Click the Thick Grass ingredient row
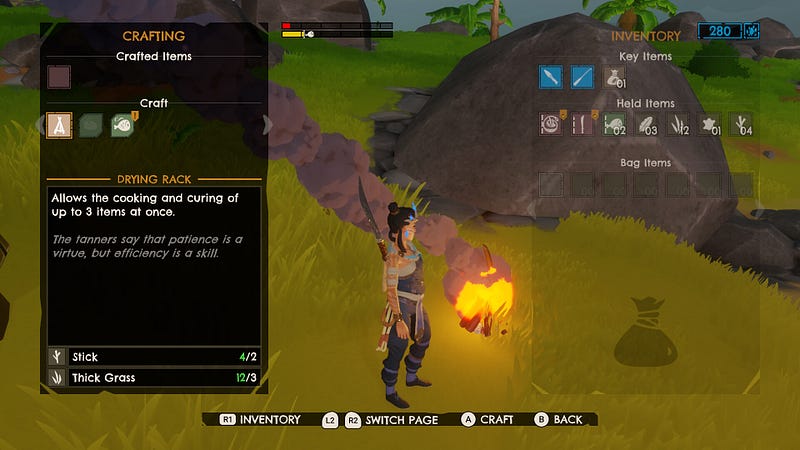Viewport: 800px width, 450px height. click(x=154, y=378)
